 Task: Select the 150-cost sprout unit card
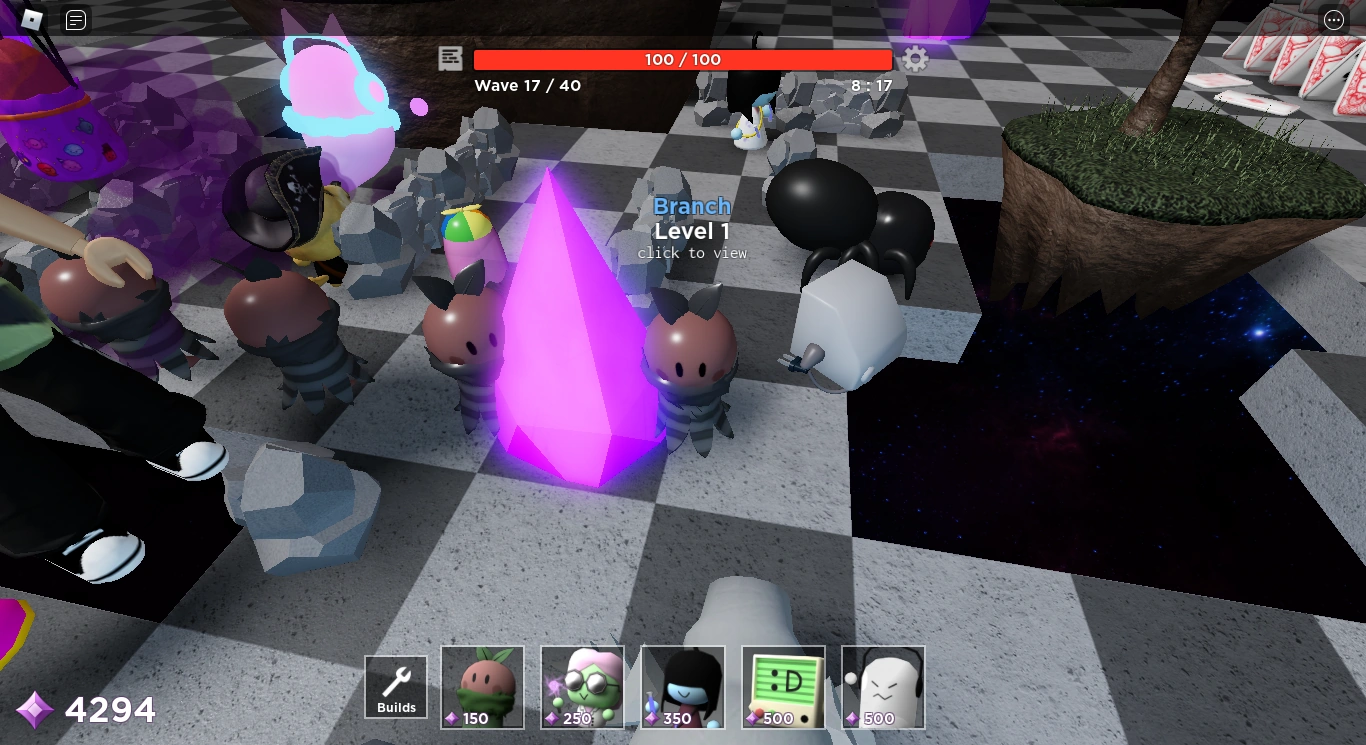(482, 686)
